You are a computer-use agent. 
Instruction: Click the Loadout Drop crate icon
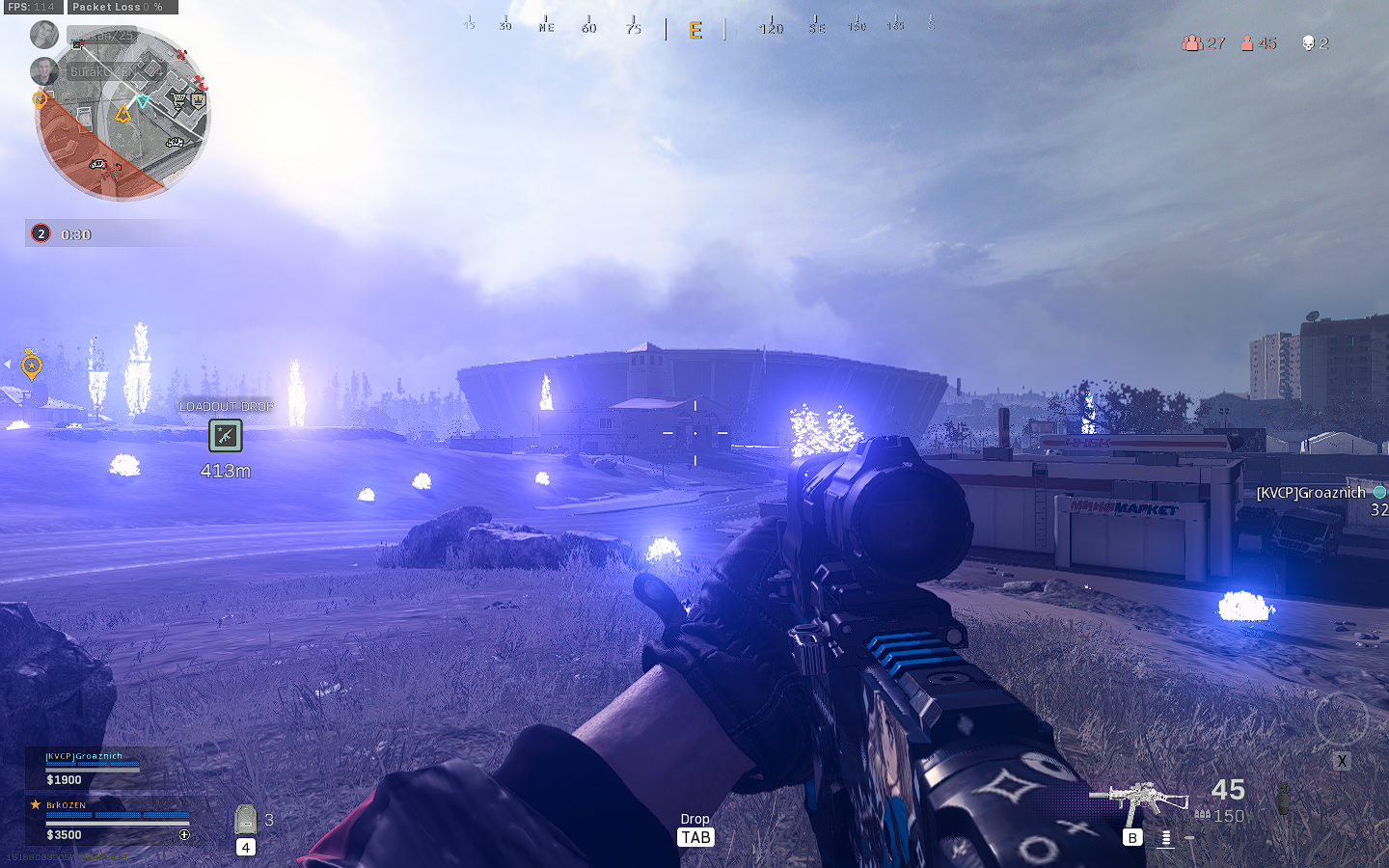[x=225, y=436]
